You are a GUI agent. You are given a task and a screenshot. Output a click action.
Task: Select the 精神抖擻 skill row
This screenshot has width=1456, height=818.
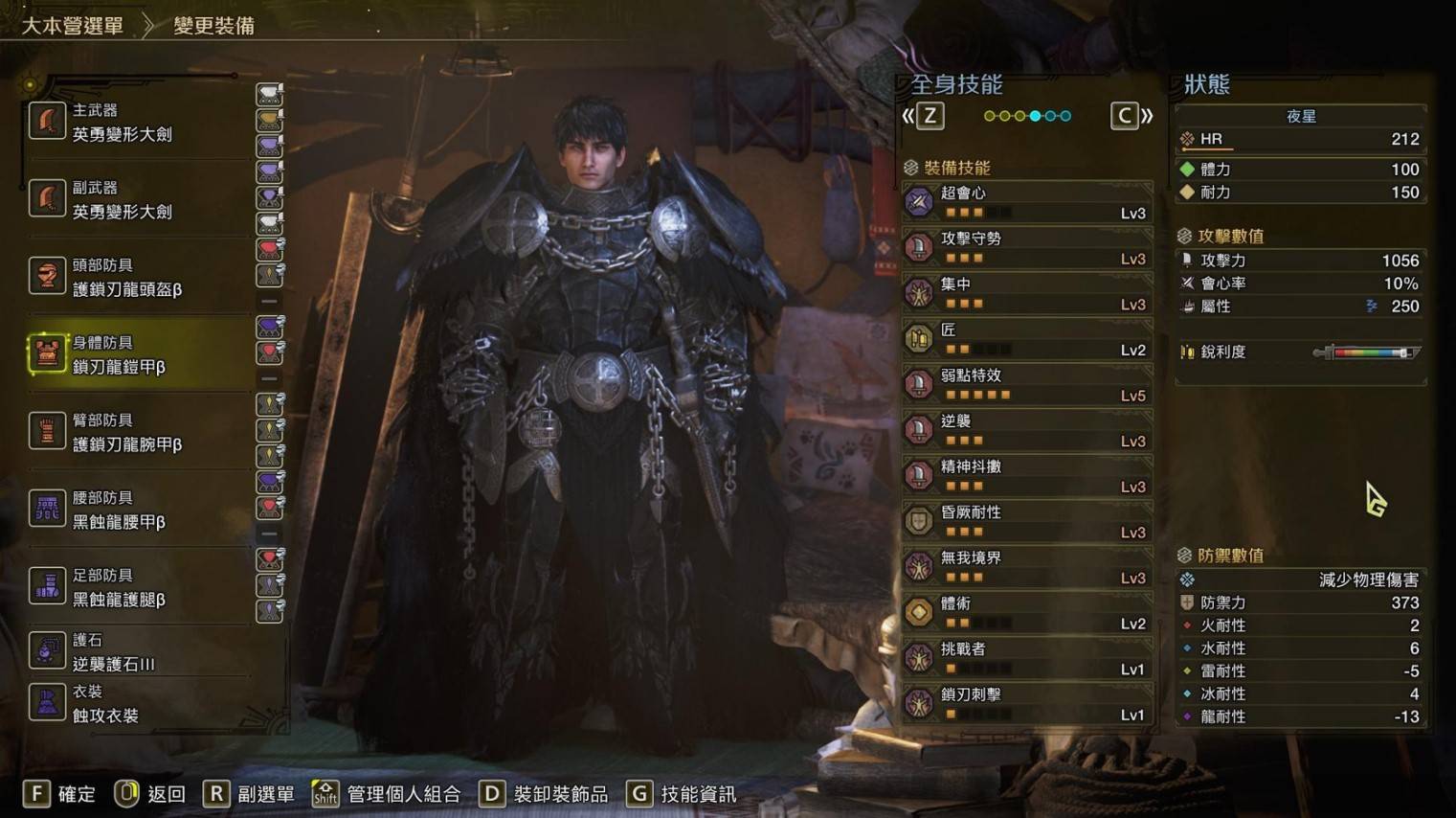point(1028,476)
